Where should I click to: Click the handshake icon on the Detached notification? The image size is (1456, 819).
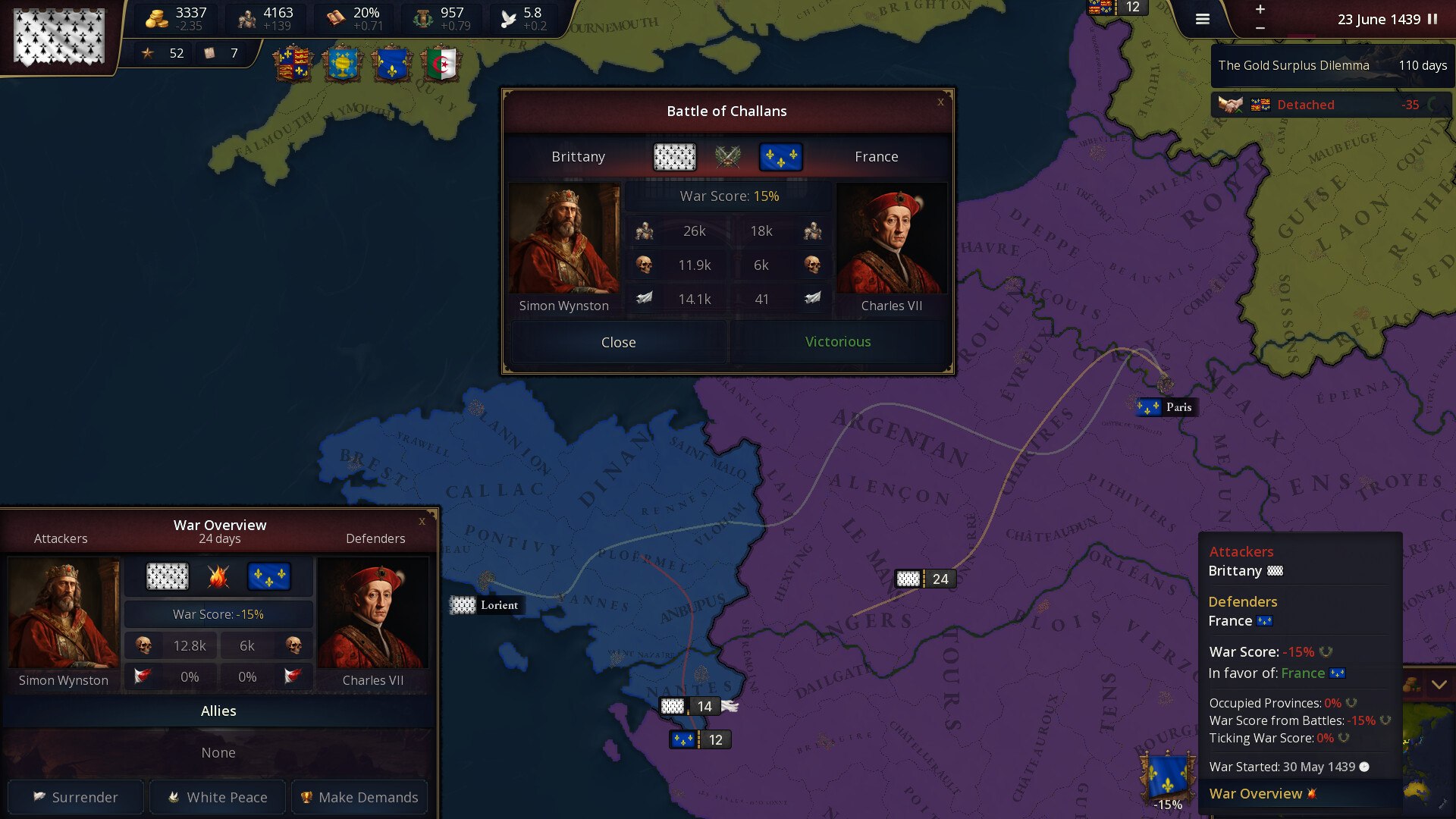tap(1231, 104)
